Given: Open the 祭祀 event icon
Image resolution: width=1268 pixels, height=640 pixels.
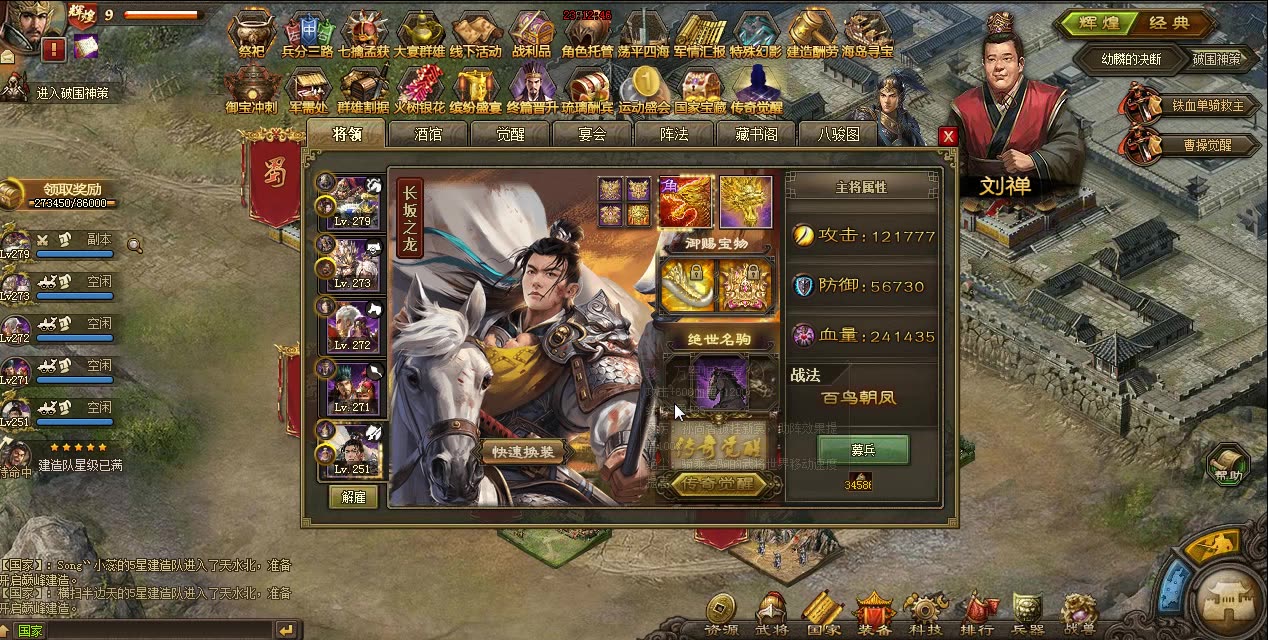Looking at the screenshot, I should coord(251,34).
